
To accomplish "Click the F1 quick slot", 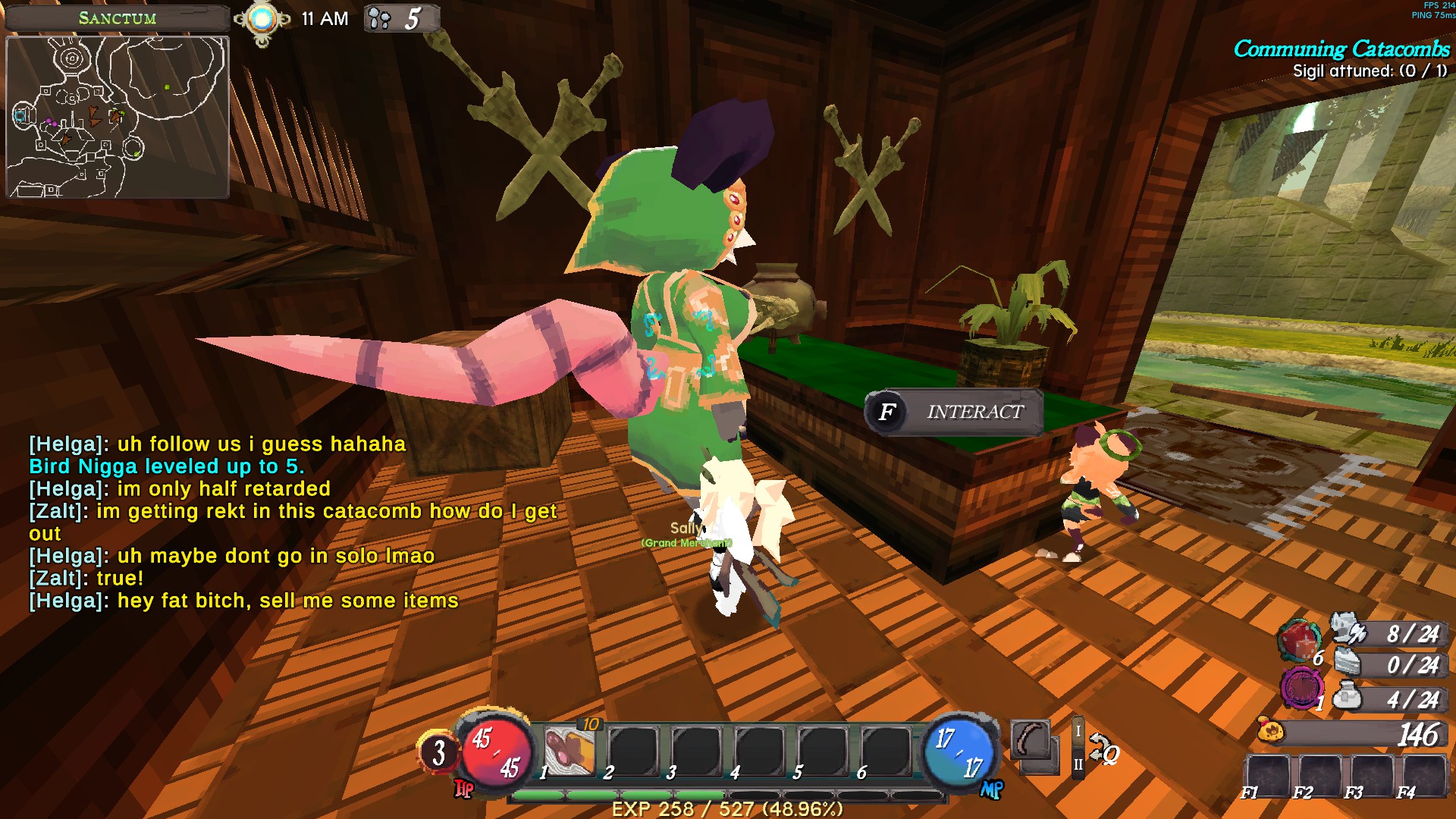I will (x=1267, y=777).
